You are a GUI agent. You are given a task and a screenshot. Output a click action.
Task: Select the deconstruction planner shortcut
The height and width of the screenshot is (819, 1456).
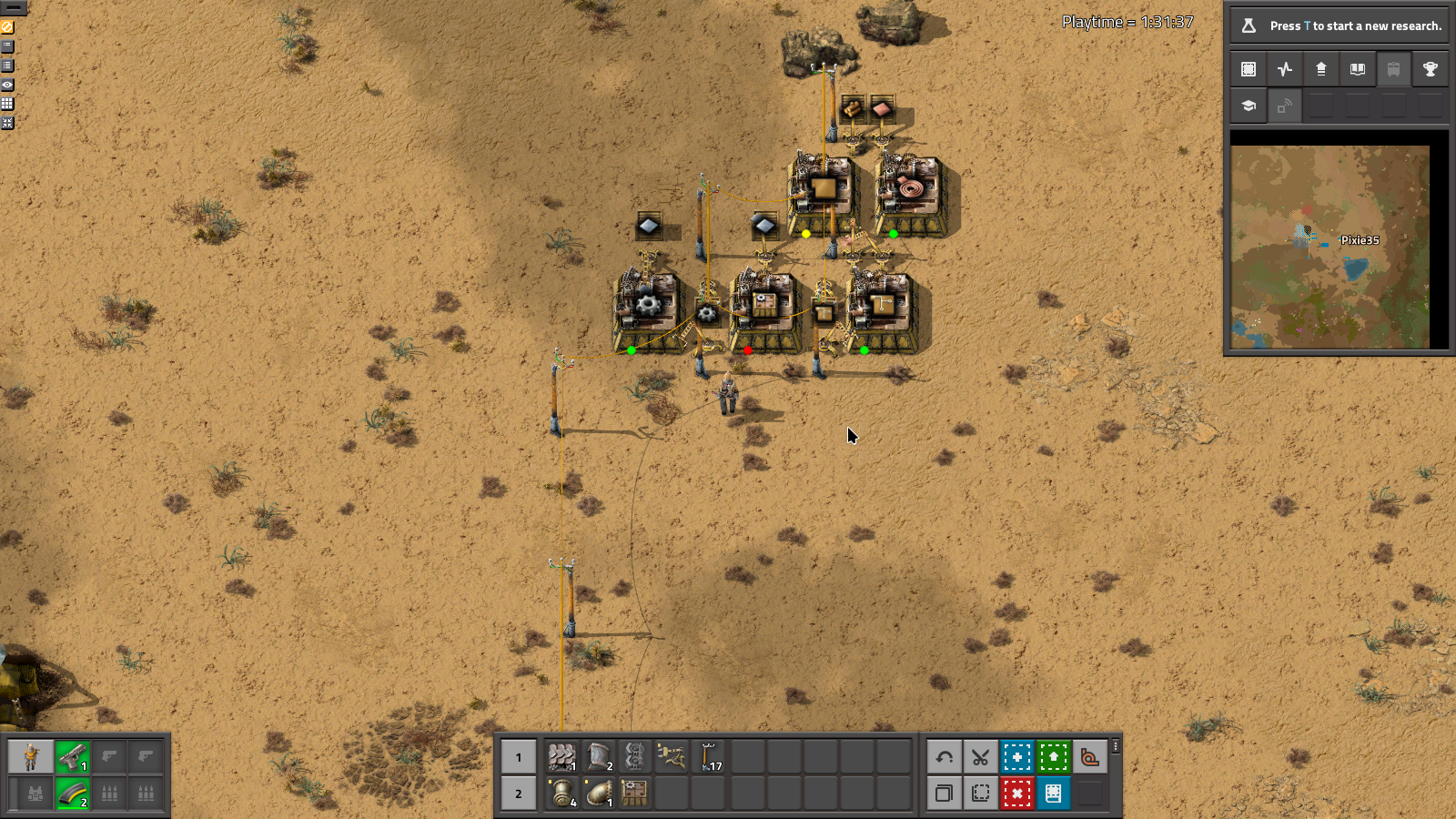tap(1016, 794)
